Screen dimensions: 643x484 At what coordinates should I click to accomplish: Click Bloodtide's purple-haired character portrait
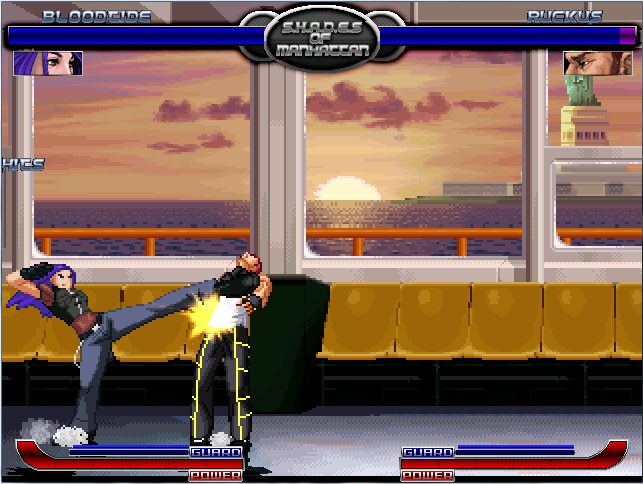click(x=48, y=64)
